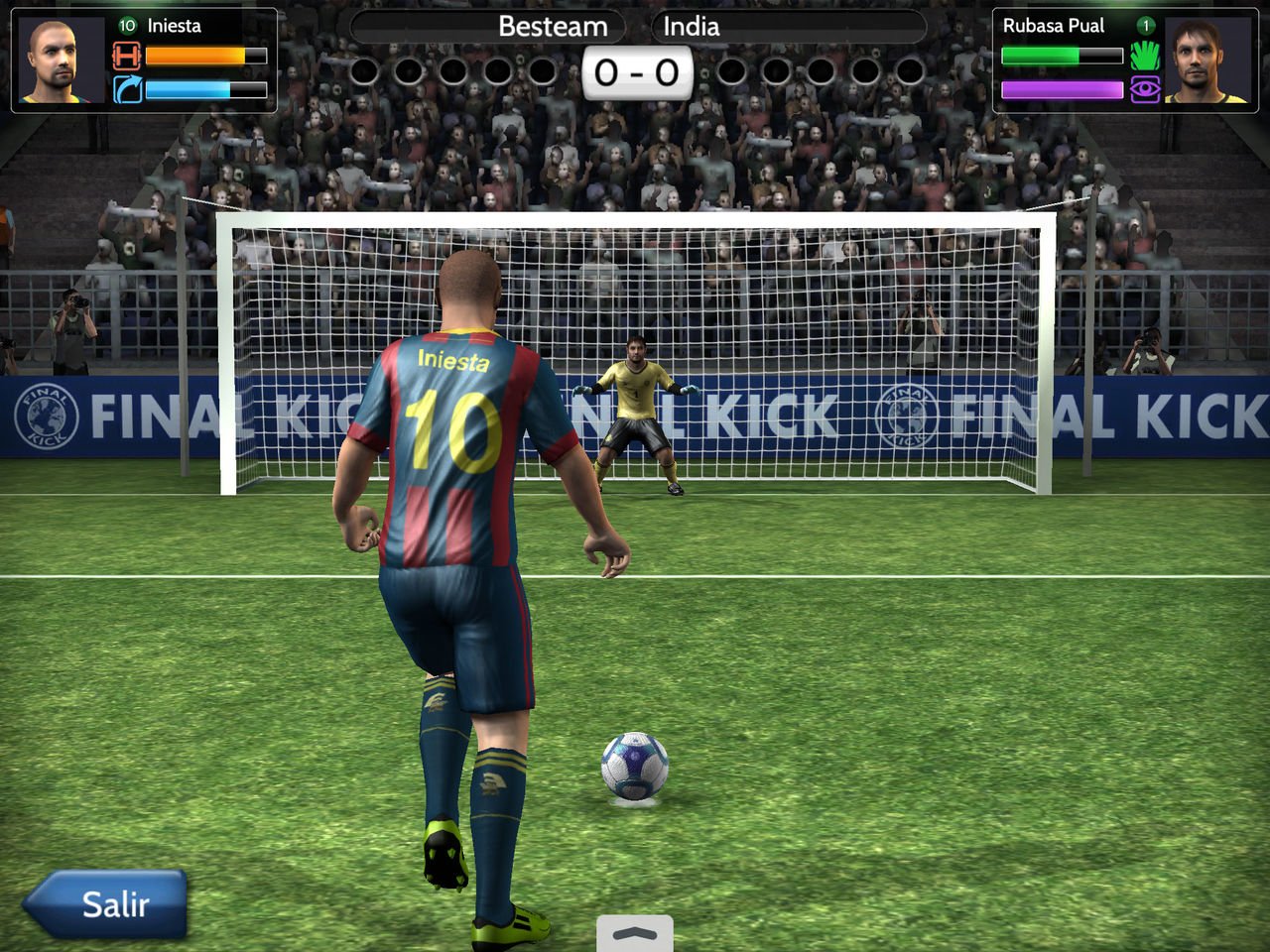The height and width of the screenshot is (952, 1270).
Task: Toggle the eye indicator for Rubasa Pual
Action: 1145,88
